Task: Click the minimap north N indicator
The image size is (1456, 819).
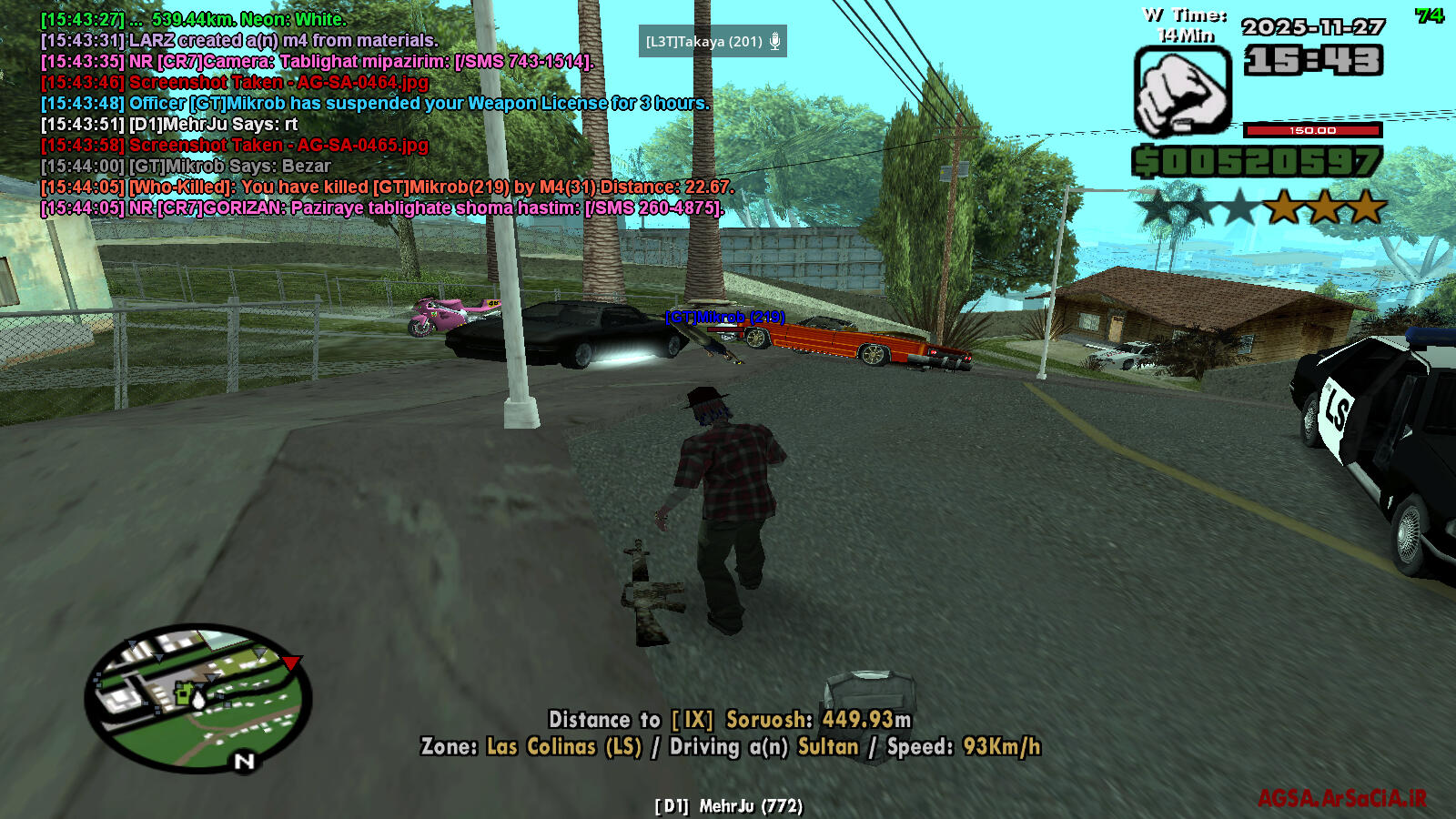Action: coord(244,761)
